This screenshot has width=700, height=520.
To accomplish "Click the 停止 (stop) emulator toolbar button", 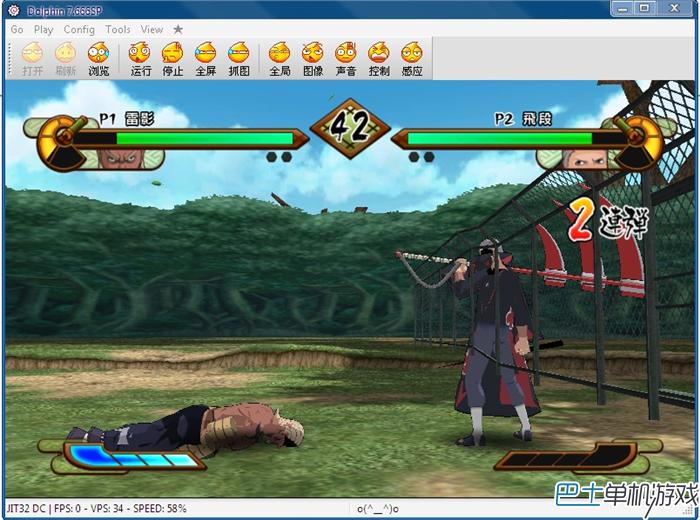I will pos(173,58).
